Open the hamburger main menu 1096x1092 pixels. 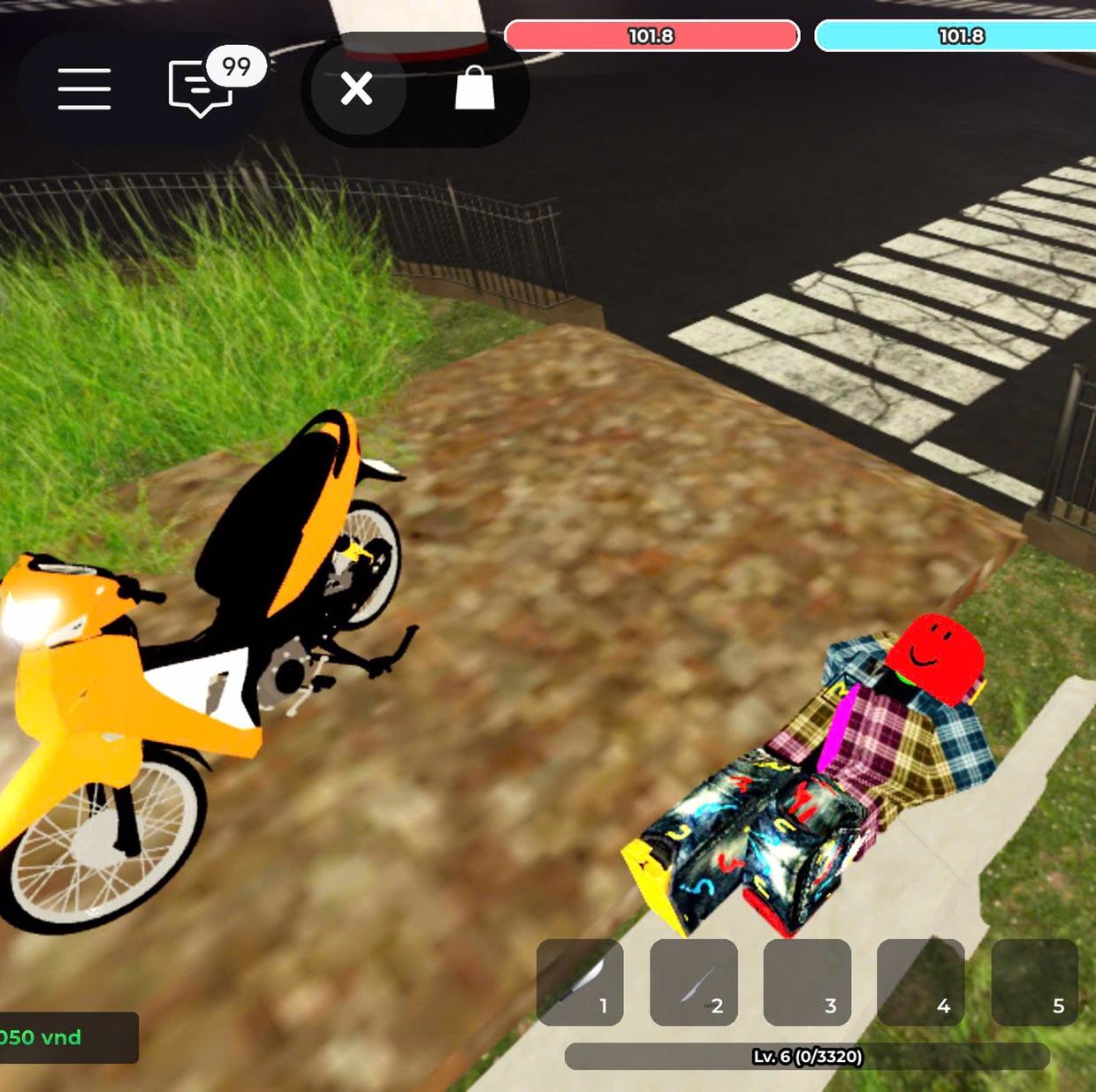pyautogui.click(x=85, y=89)
